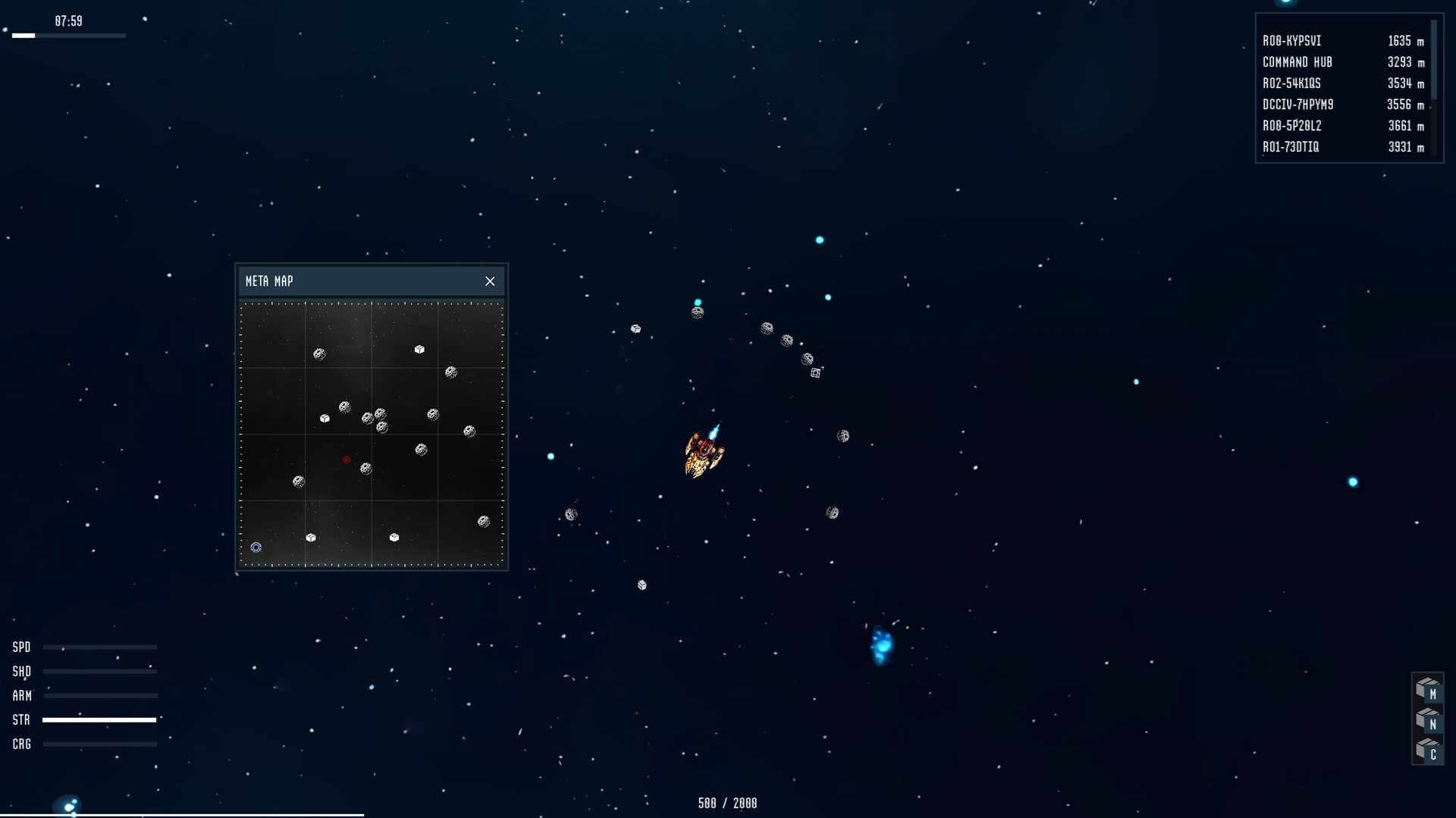
Task: Click the loose crate floating below the ship
Action: [x=642, y=585]
